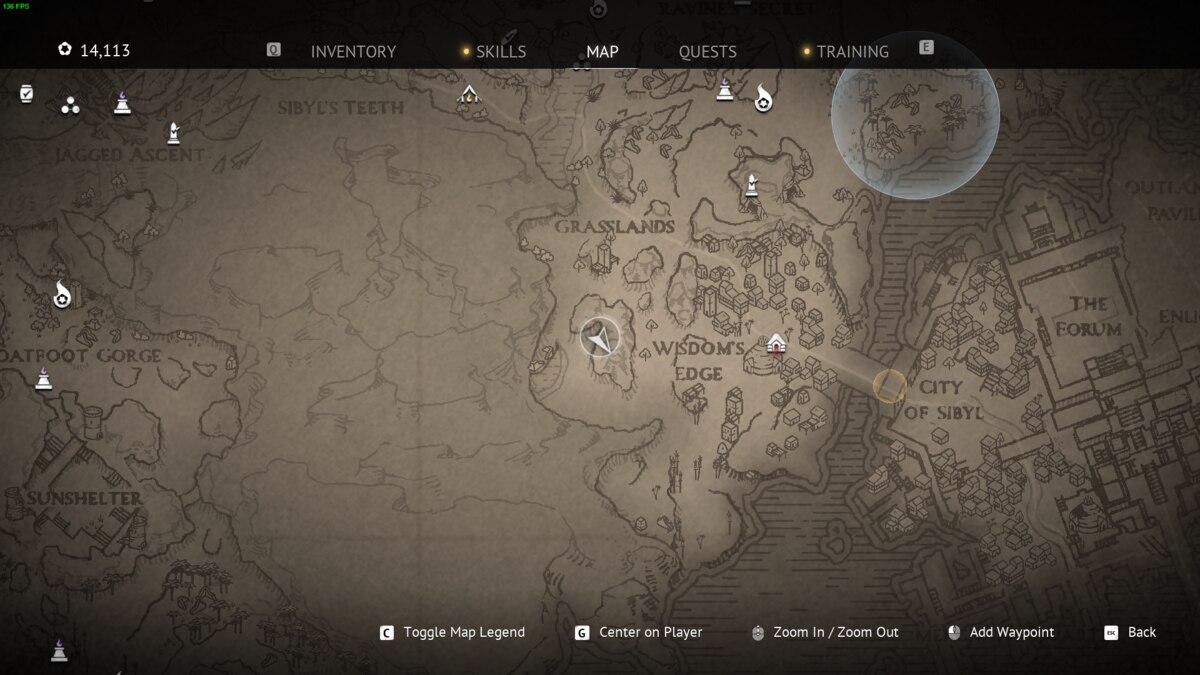Choose the campfire tent map marker
1200x675 pixels.
point(468,95)
